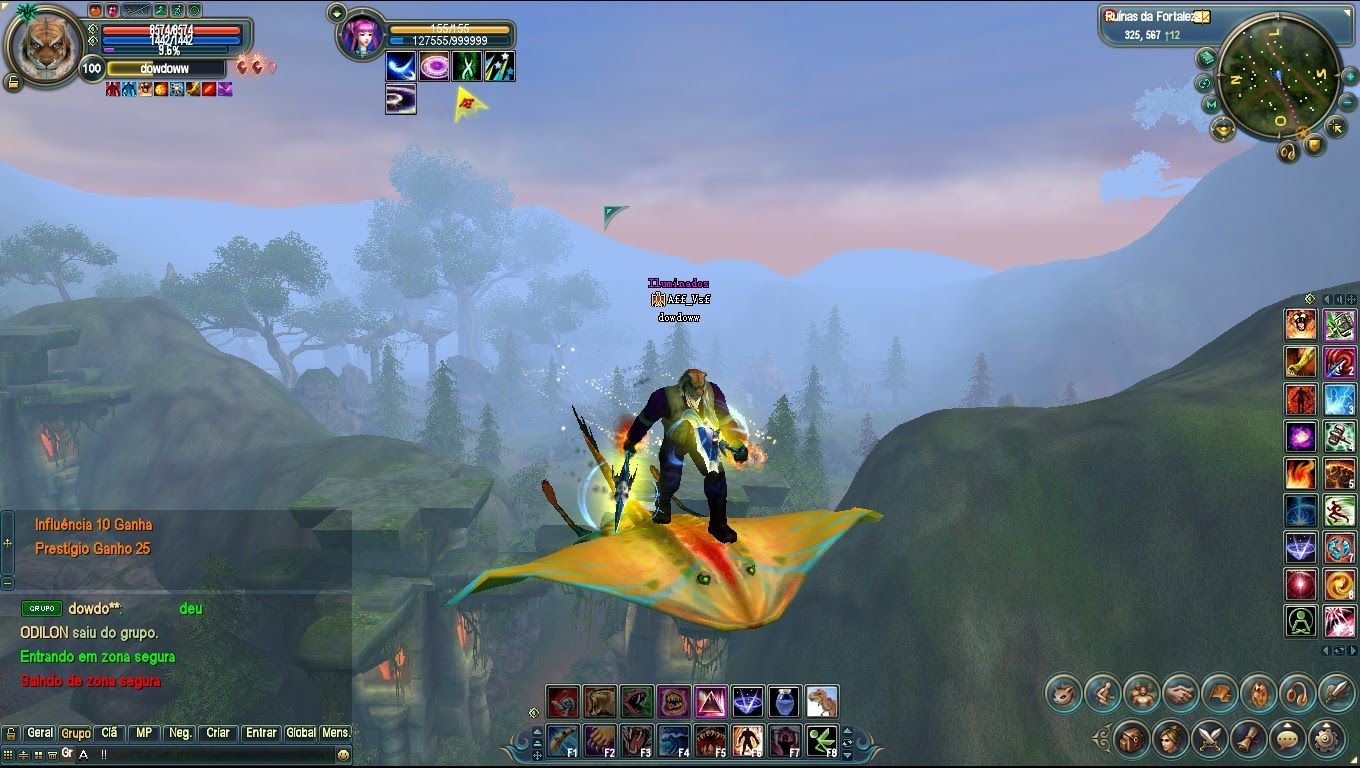This screenshot has height=768, width=1360.
Task: Use the F1 claw swipe skill
Action: (x=563, y=741)
